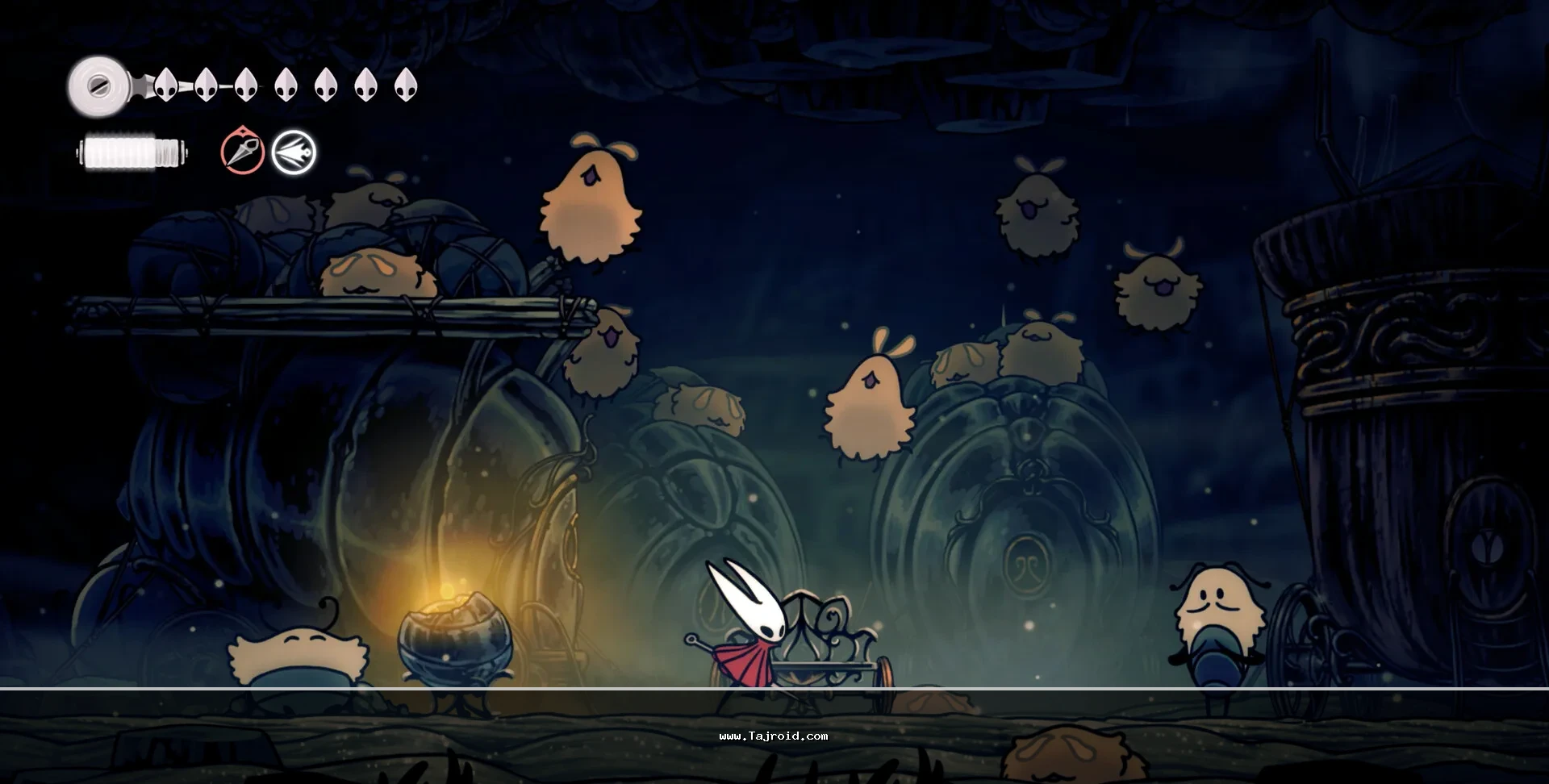Activate the white-ringed silk skill icon
The image size is (1549, 784).
(x=294, y=152)
